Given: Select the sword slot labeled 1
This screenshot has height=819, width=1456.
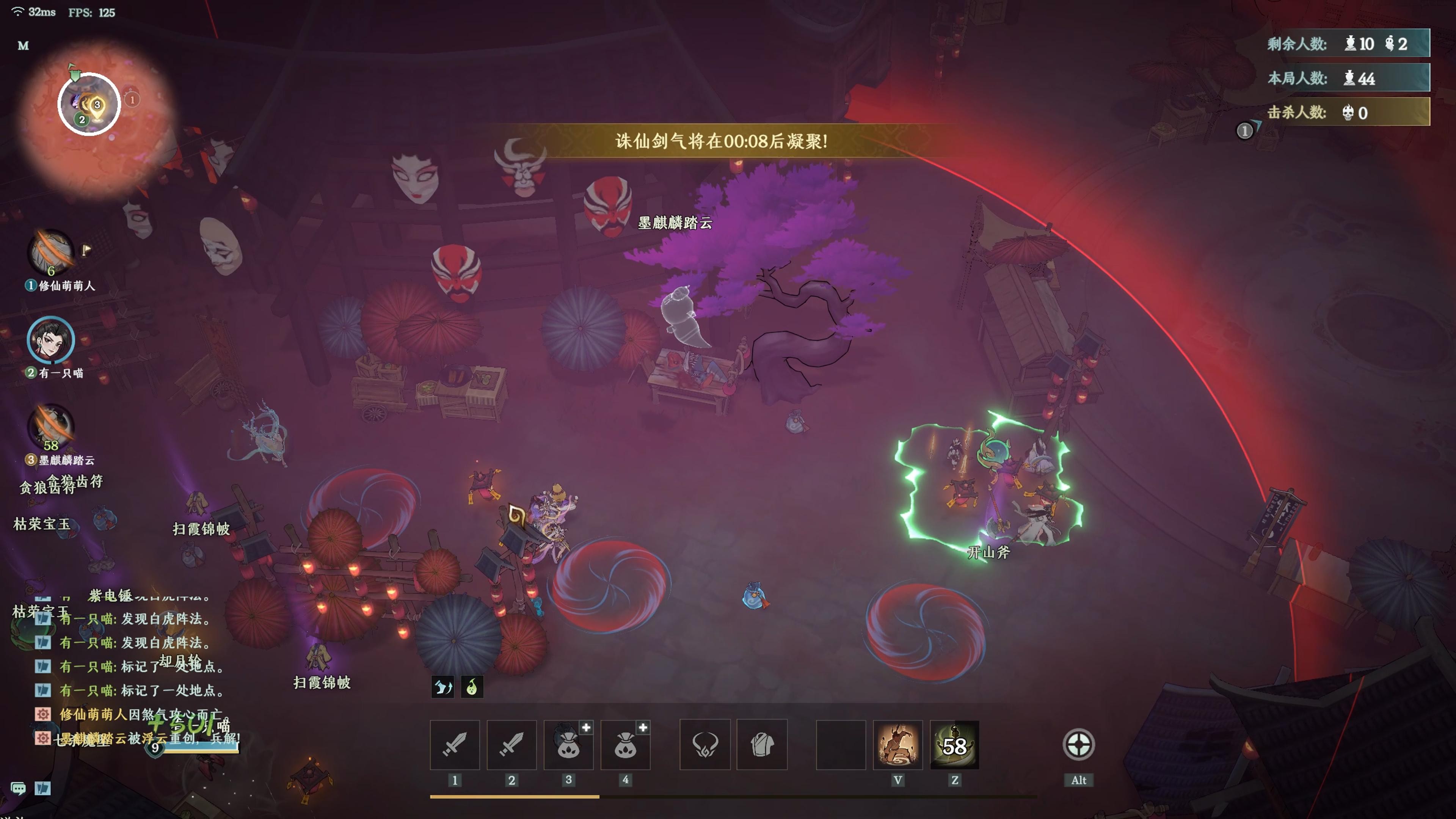Looking at the screenshot, I should click(455, 744).
